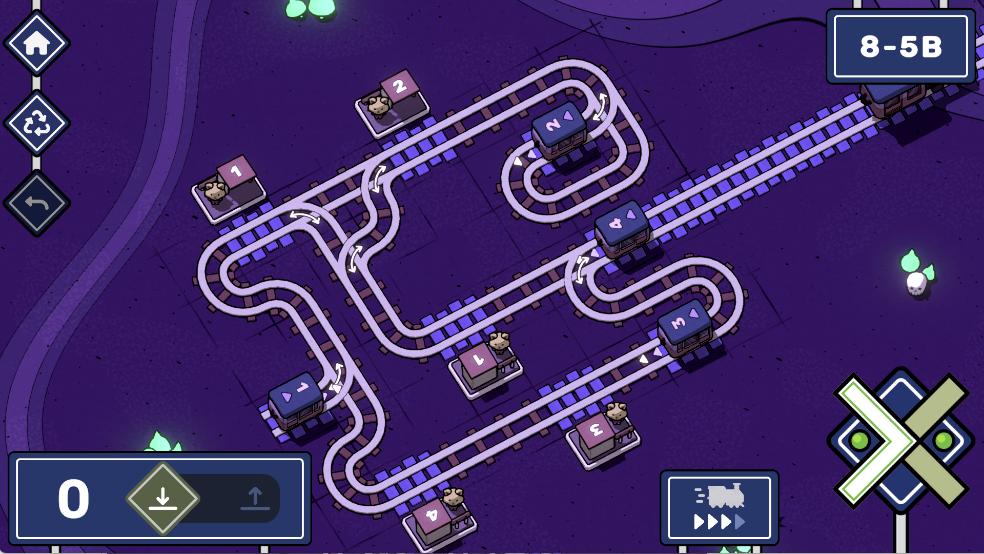Reset the level with the recycle button

(x=37, y=123)
